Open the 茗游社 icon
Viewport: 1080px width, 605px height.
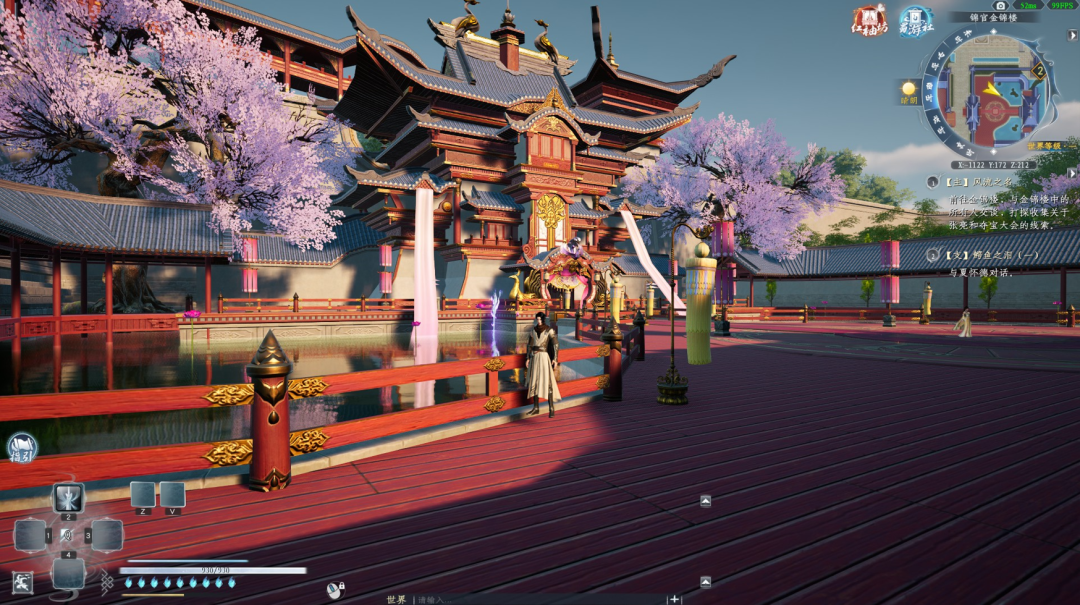click(x=915, y=19)
